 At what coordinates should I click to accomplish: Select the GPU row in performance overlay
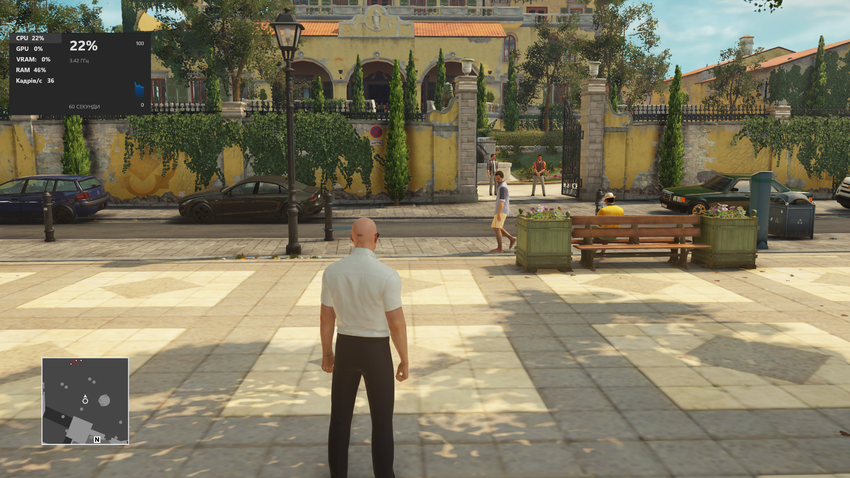[x=31, y=48]
